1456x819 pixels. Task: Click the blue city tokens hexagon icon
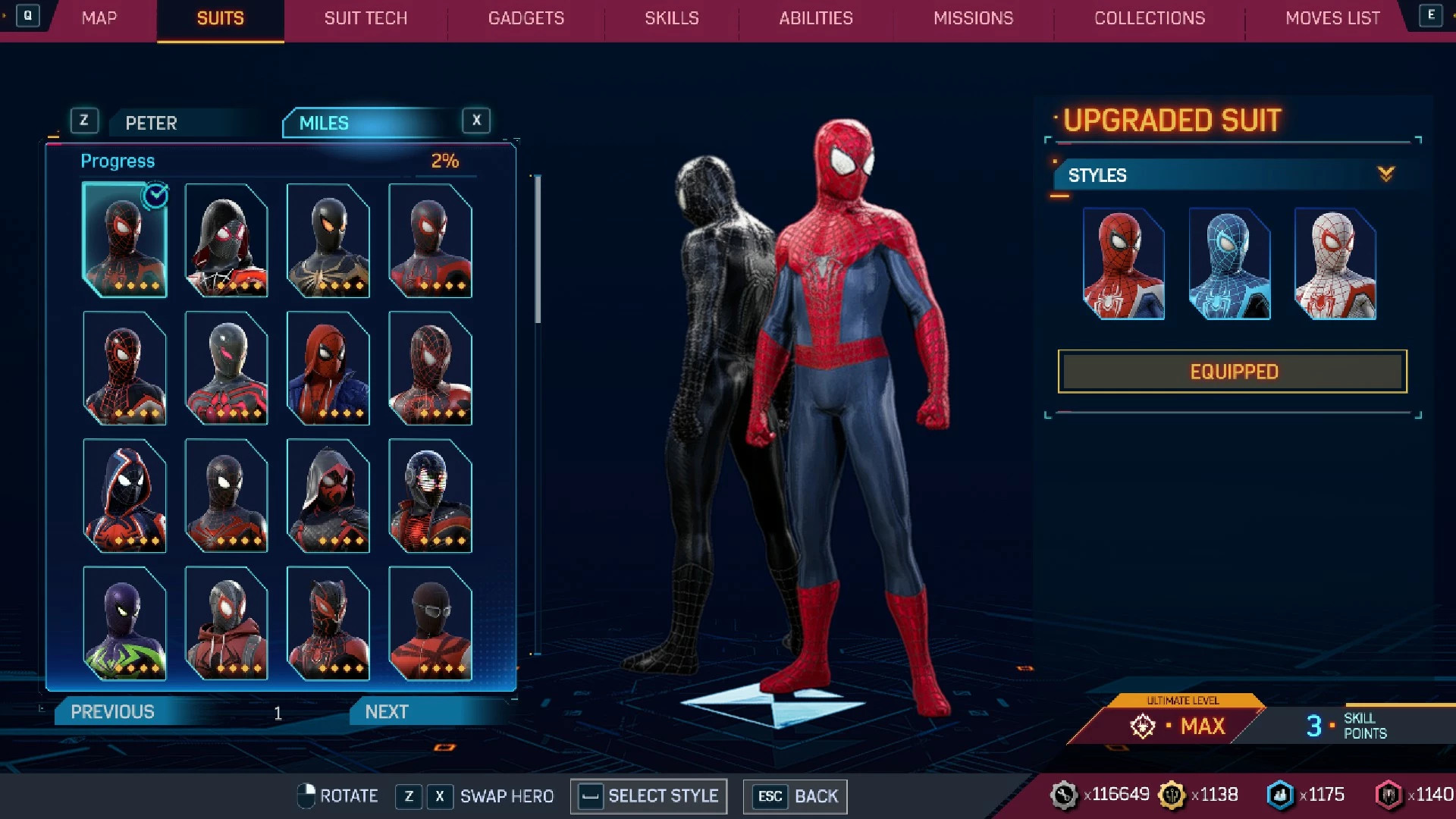click(1280, 794)
